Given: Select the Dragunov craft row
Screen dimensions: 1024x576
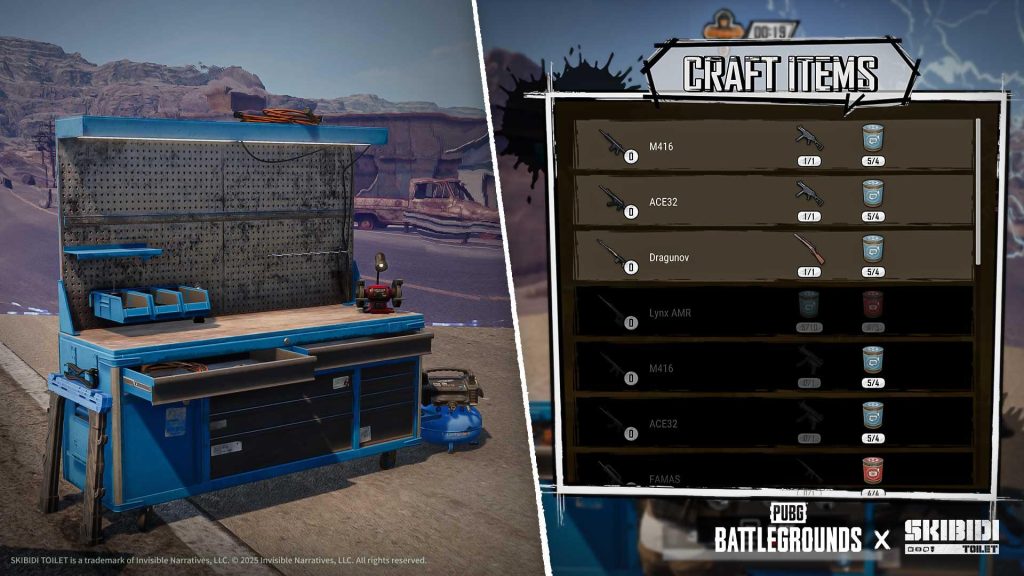Looking at the screenshot, I should pyautogui.click(x=773, y=256).
